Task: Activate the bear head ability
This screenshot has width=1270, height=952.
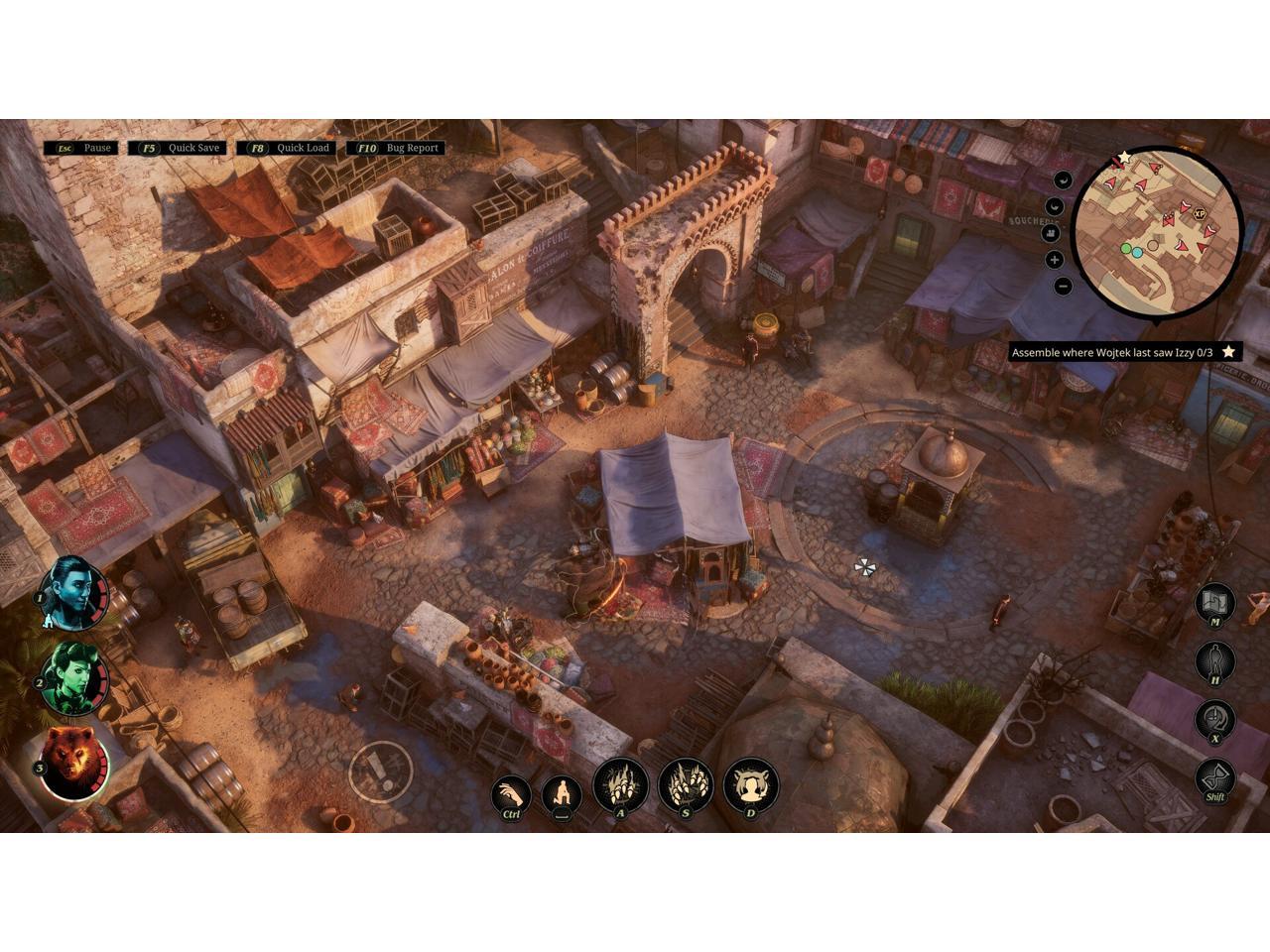Action: tap(751, 786)
